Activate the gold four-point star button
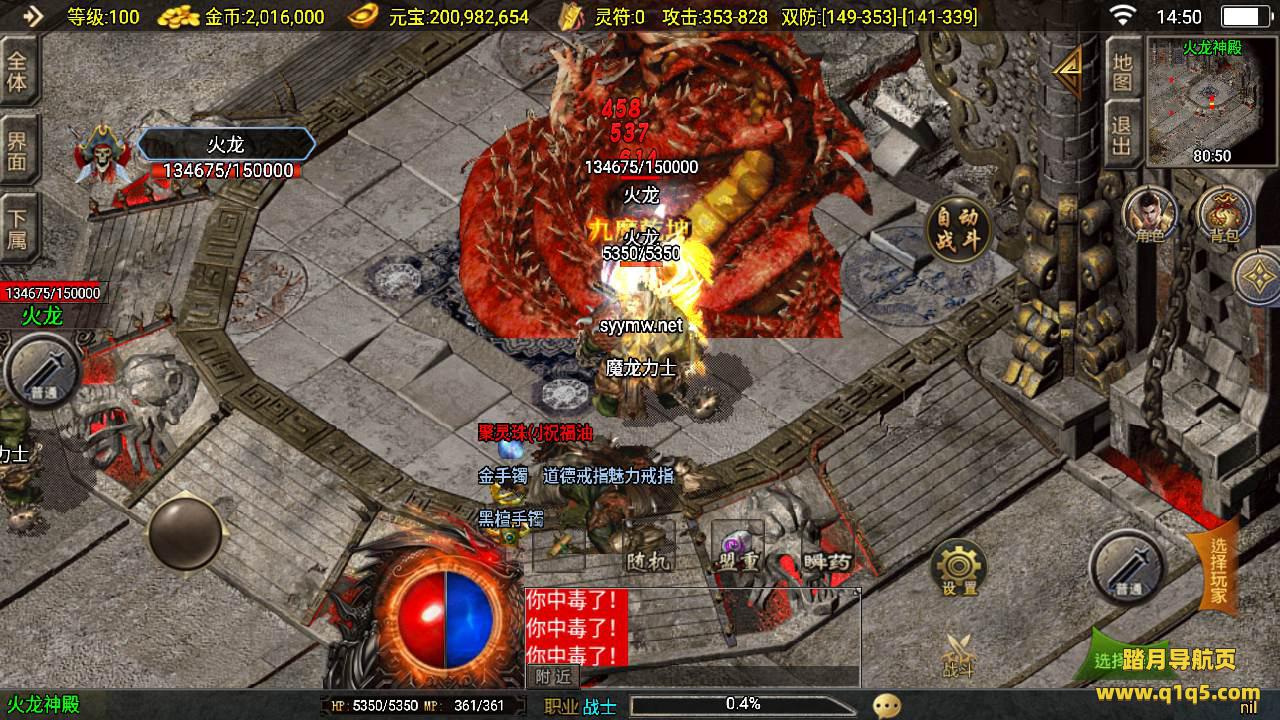 pyautogui.click(x=1258, y=277)
